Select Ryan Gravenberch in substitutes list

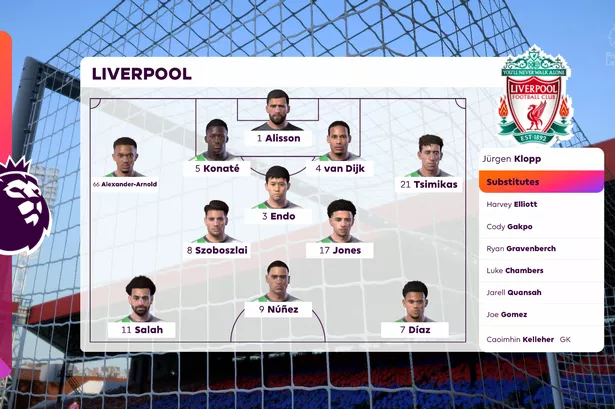tap(521, 249)
